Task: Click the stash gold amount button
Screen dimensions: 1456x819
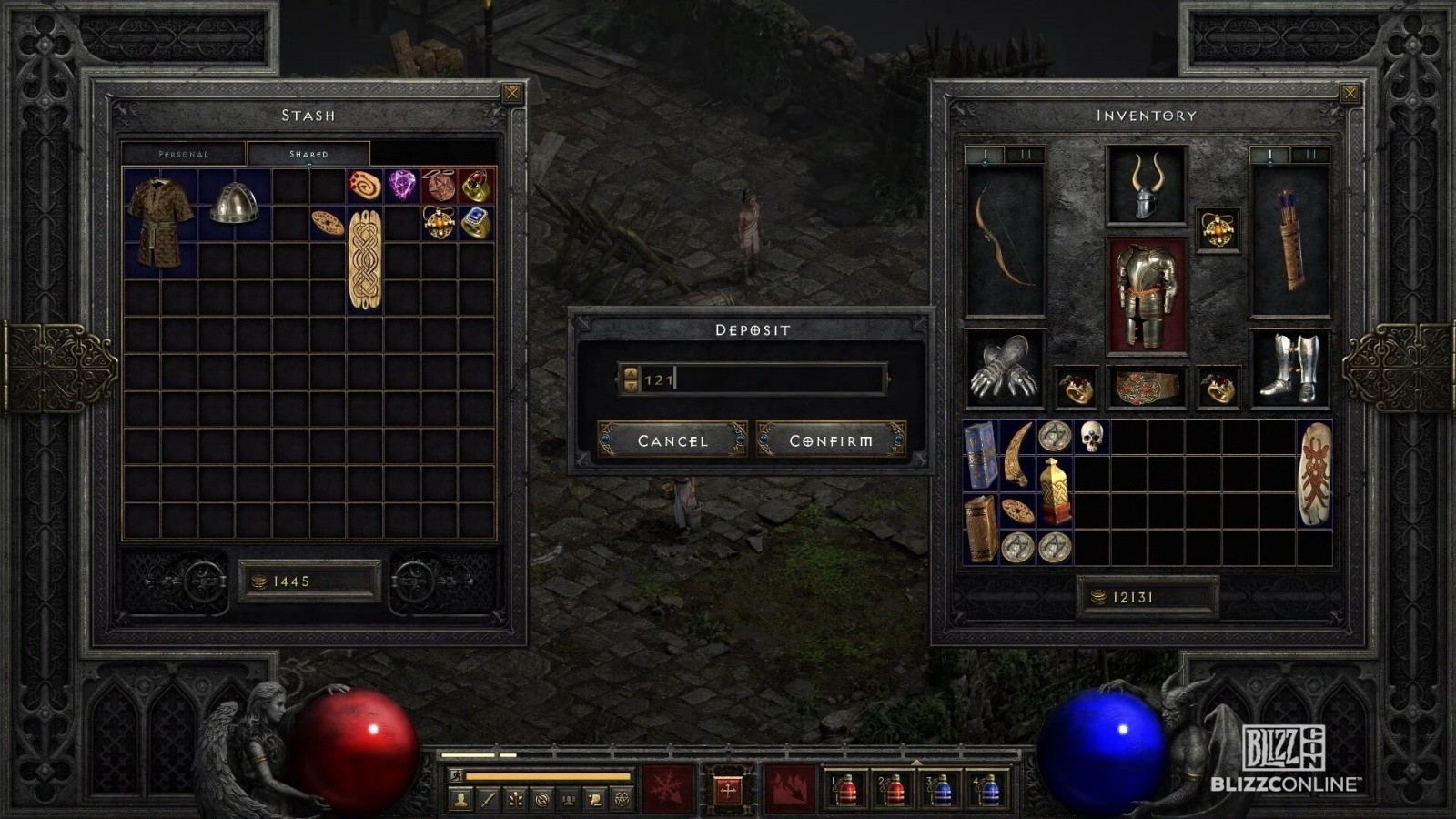Action: (x=309, y=581)
